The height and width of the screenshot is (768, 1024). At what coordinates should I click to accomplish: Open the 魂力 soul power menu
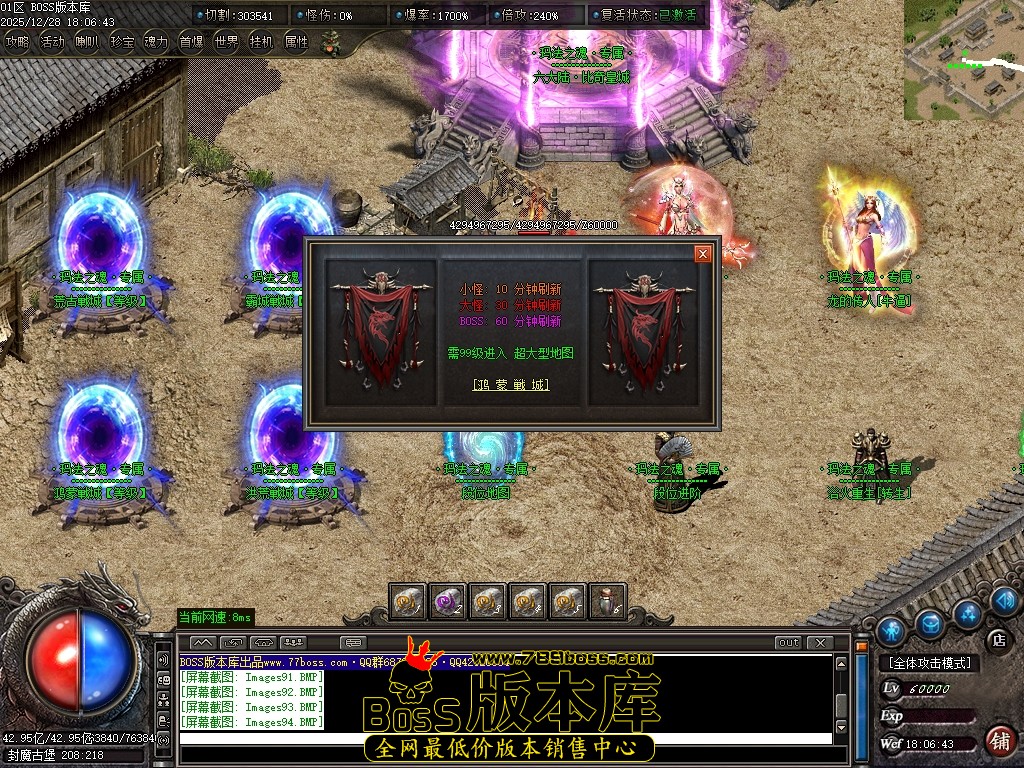(x=157, y=42)
